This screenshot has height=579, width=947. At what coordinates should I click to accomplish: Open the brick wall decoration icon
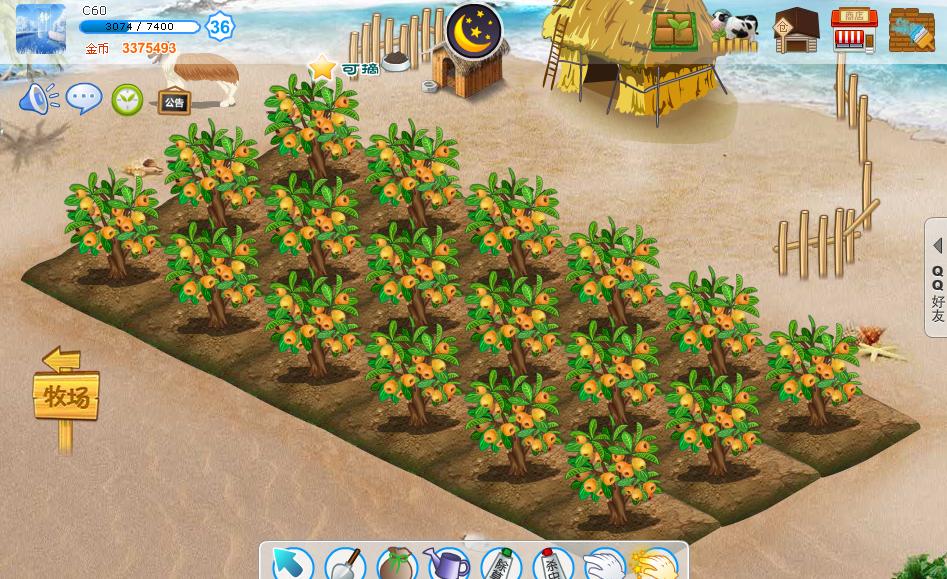click(x=911, y=30)
